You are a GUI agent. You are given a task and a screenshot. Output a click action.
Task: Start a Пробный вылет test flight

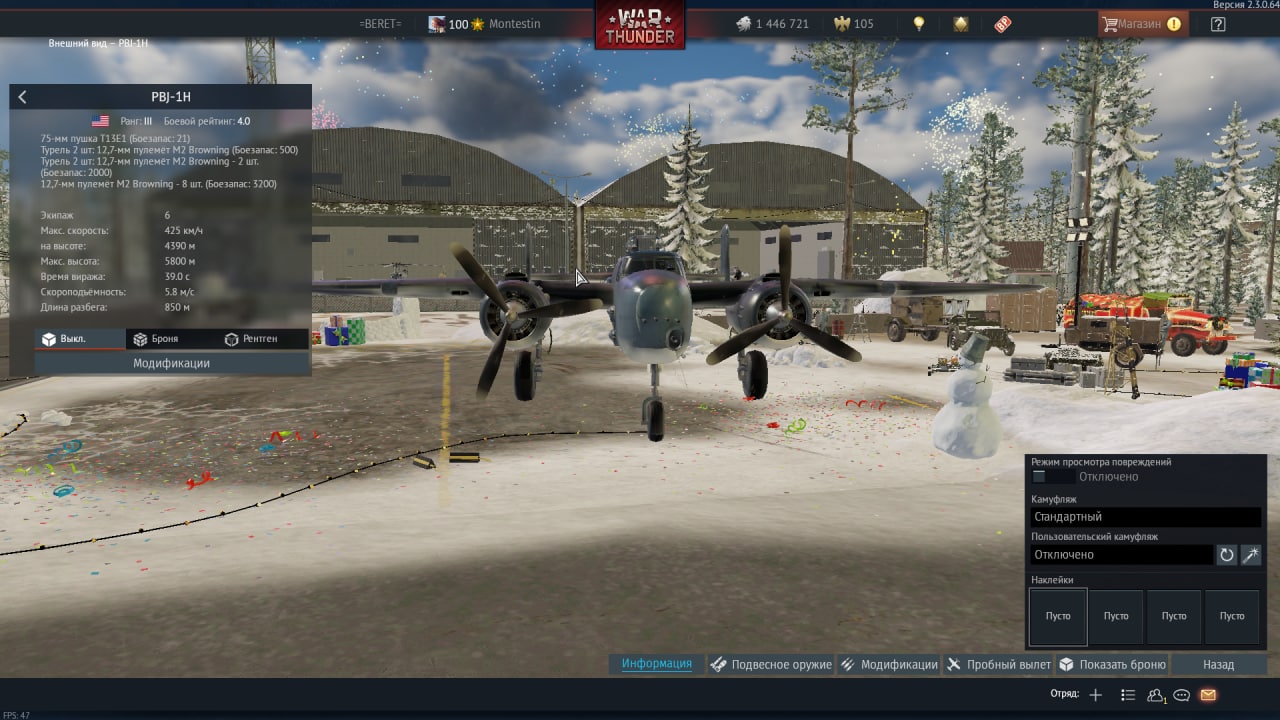click(999, 665)
